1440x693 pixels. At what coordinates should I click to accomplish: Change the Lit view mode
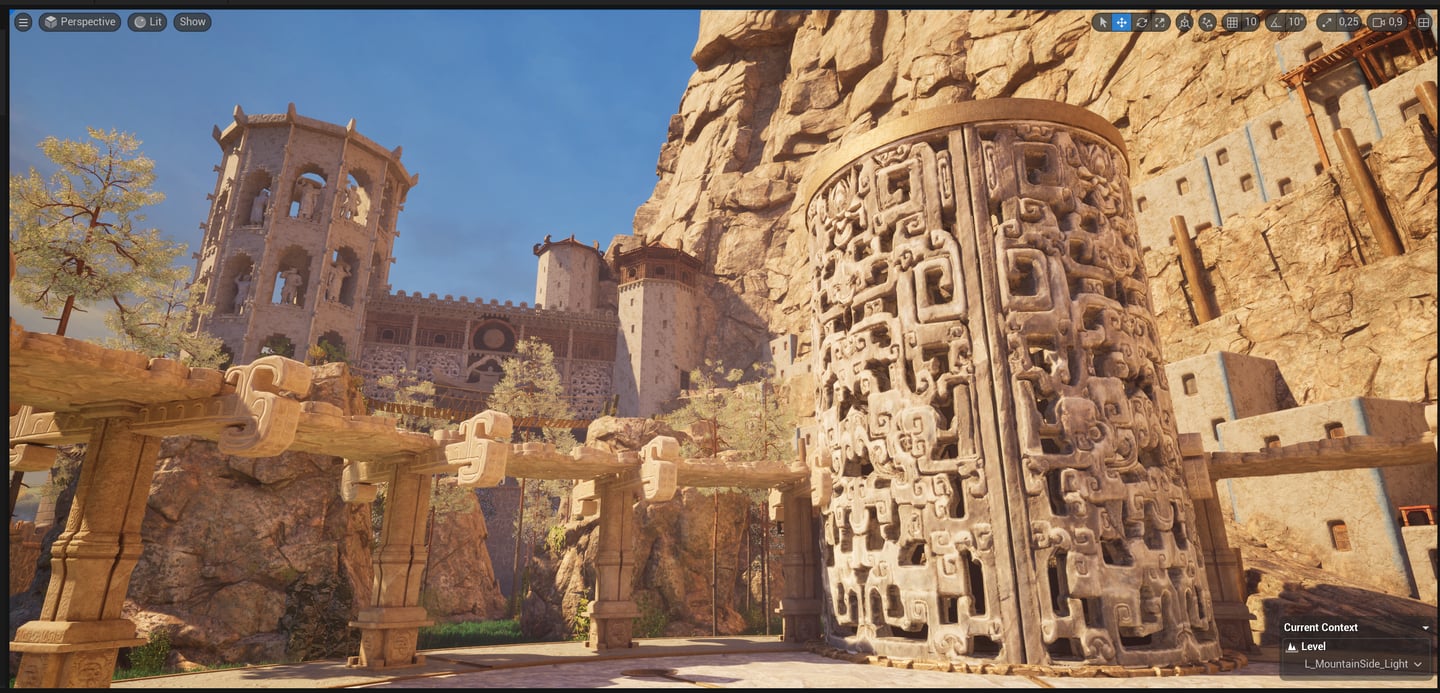[147, 22]
